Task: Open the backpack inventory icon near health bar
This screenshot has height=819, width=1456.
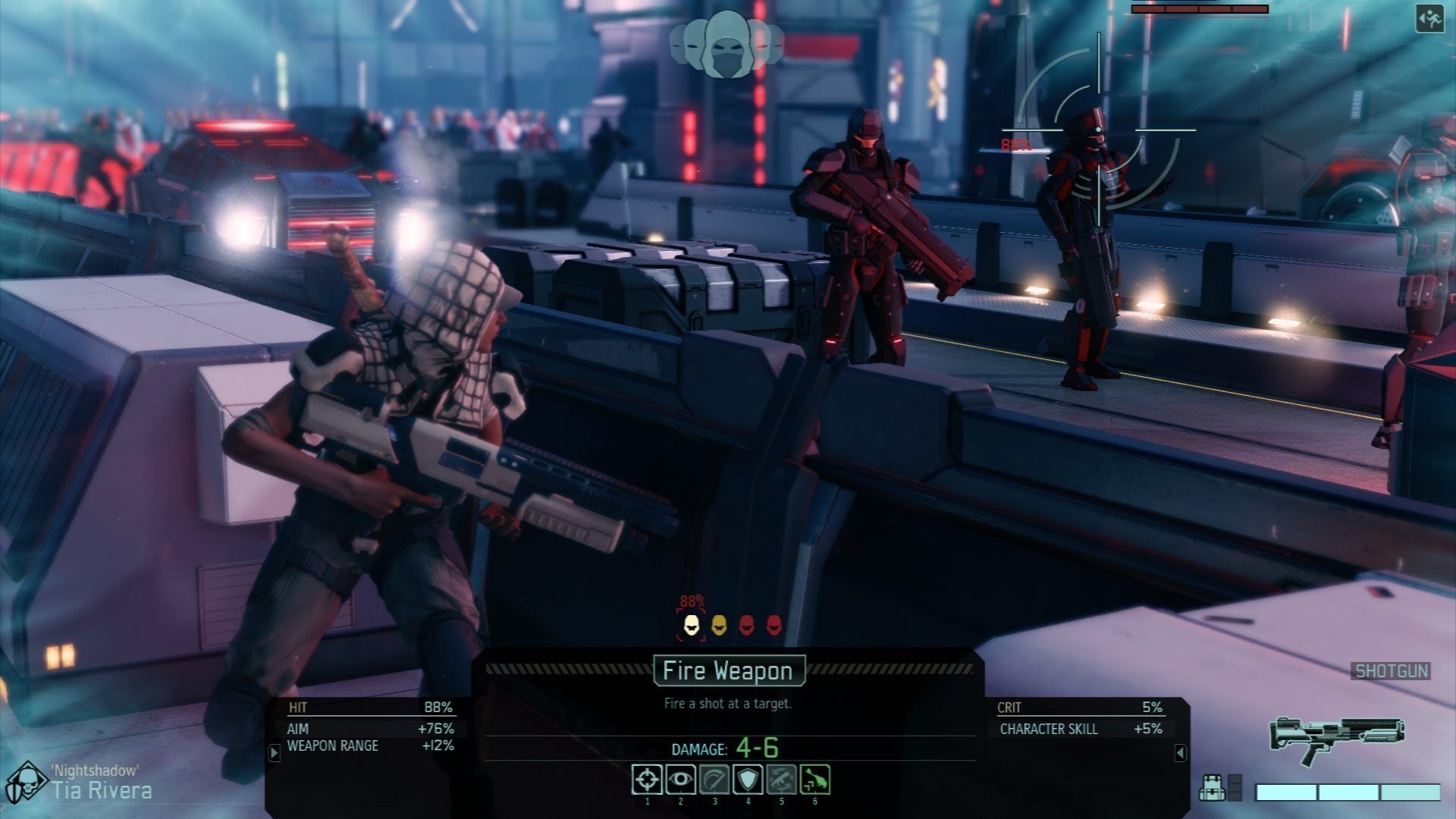Action: point(1213,787)
